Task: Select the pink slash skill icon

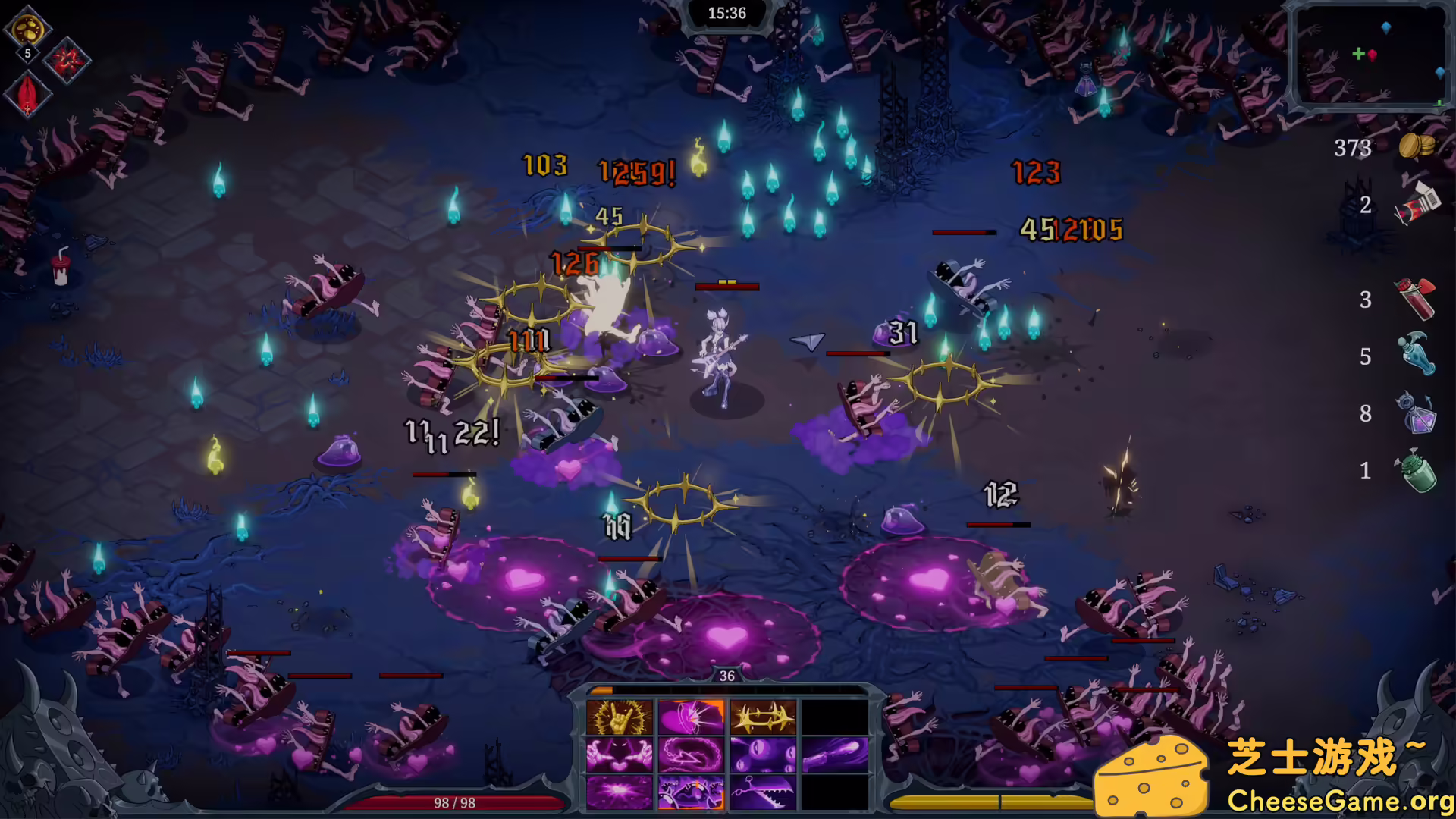Action: 691,717
